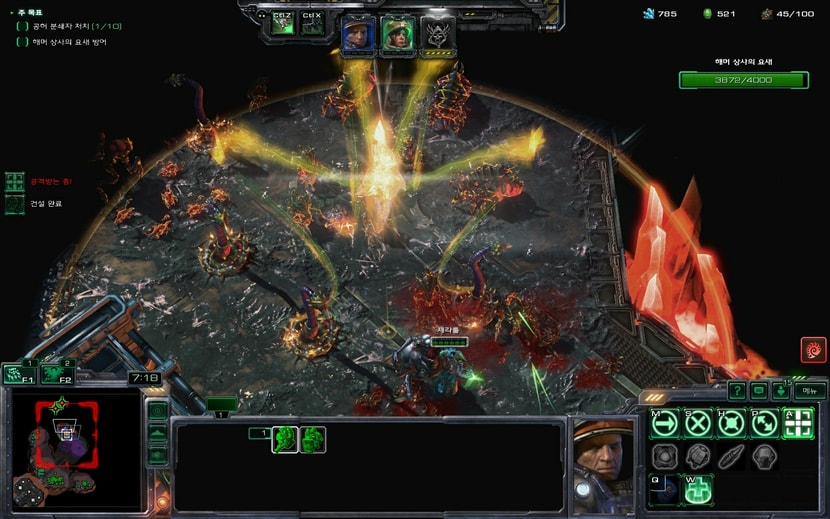Click the red alert icon on right edge
830x519 pixels.
pyautogui.click(x=813, y=350)
